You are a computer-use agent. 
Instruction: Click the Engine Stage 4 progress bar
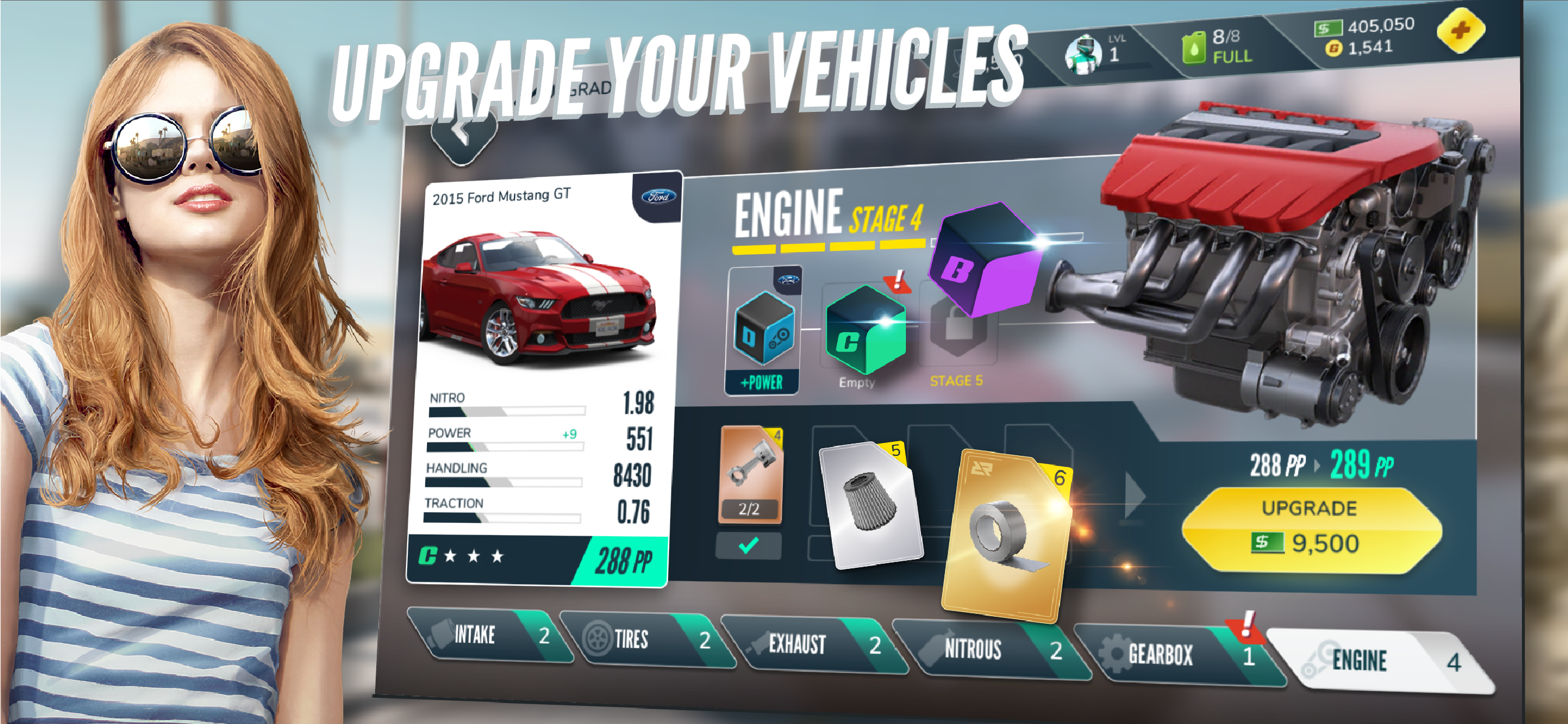click(x=822, y=247)
